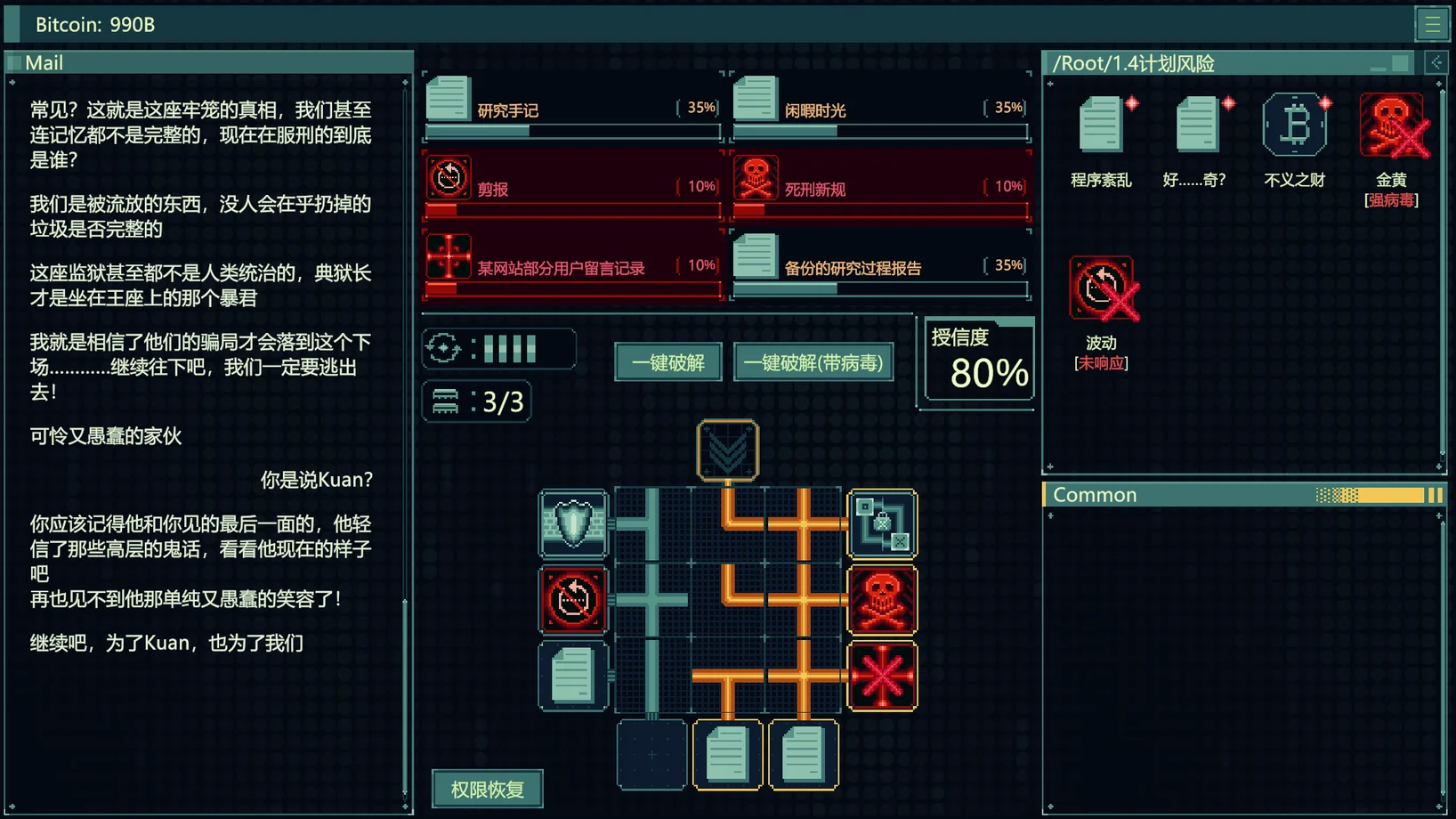Click the 权限恢复 button
The width and height of the screenshot is (1456, 819).
[487, 789]
